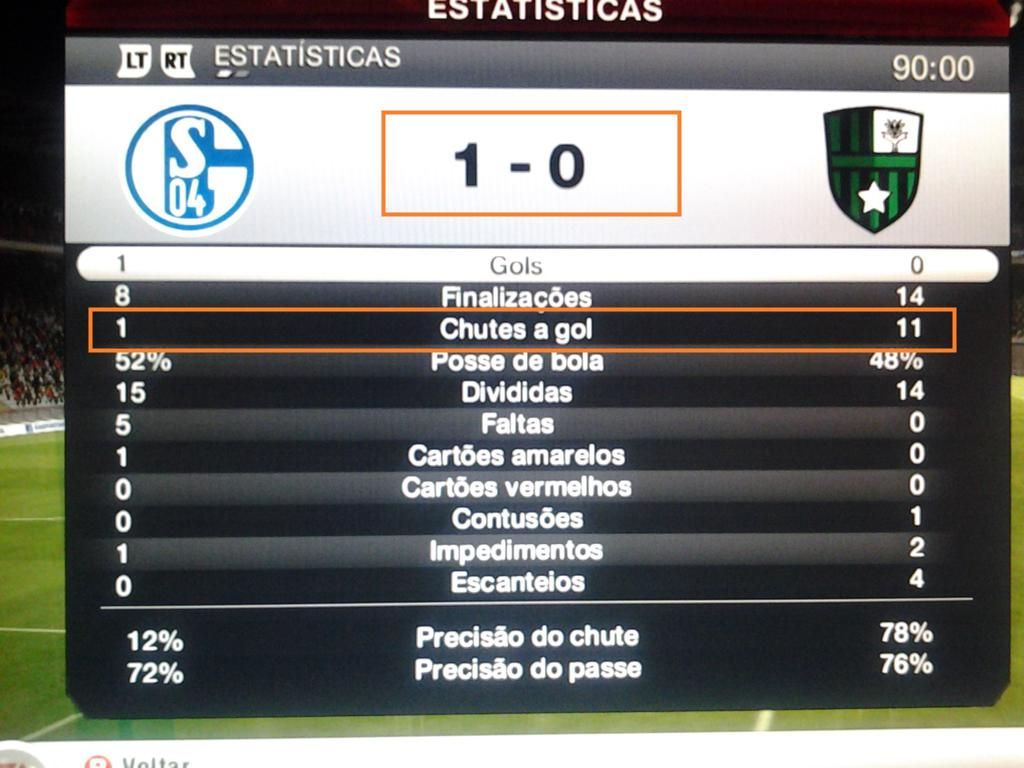The image size is (1024, 768).
Task: Select the Divididas stat row
Action: click(x=517, y=392)
